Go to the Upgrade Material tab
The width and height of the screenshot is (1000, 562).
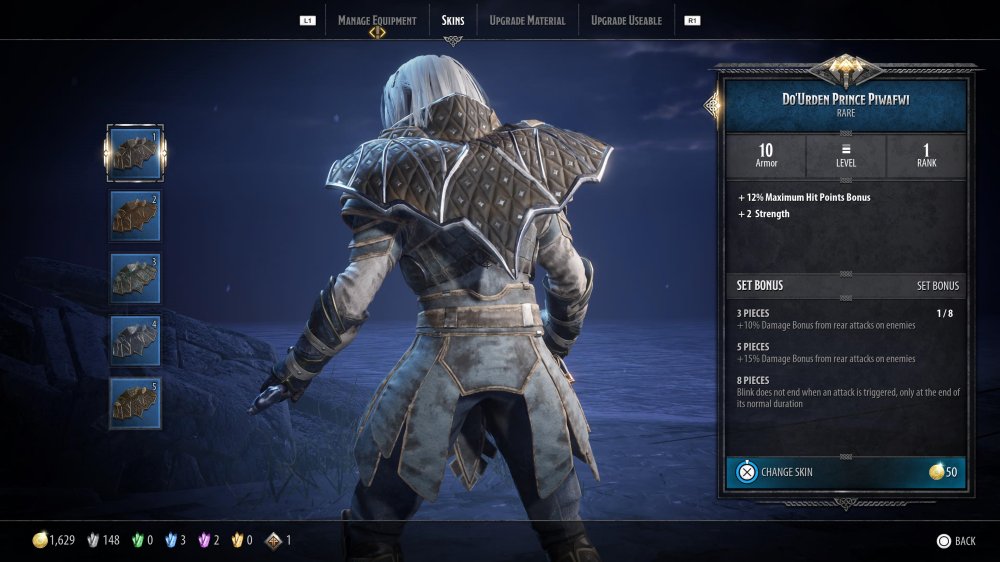click(x=527, y=20)
